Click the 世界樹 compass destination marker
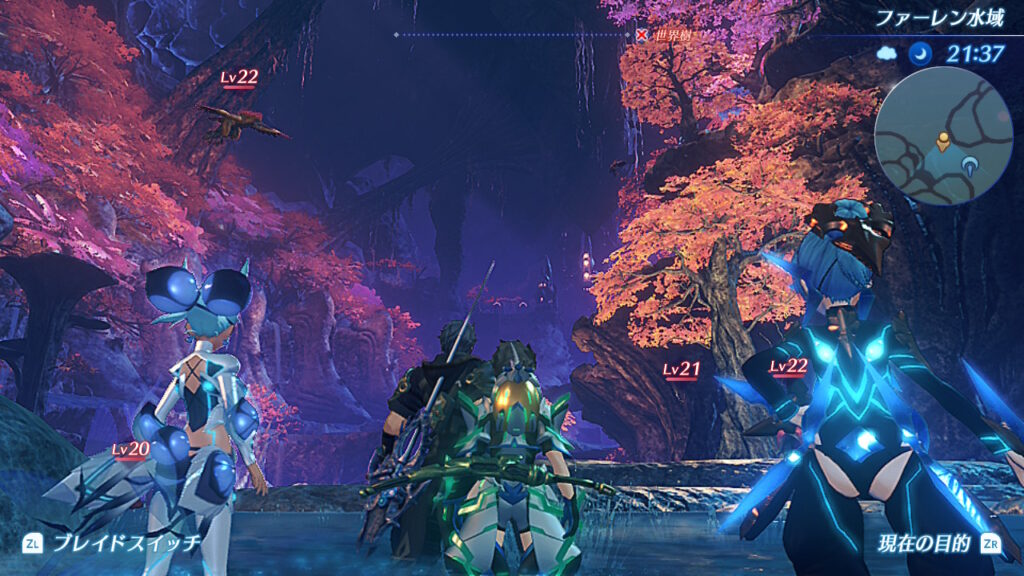This screenshot has width=1024, height=576. (x=642, y=35)
